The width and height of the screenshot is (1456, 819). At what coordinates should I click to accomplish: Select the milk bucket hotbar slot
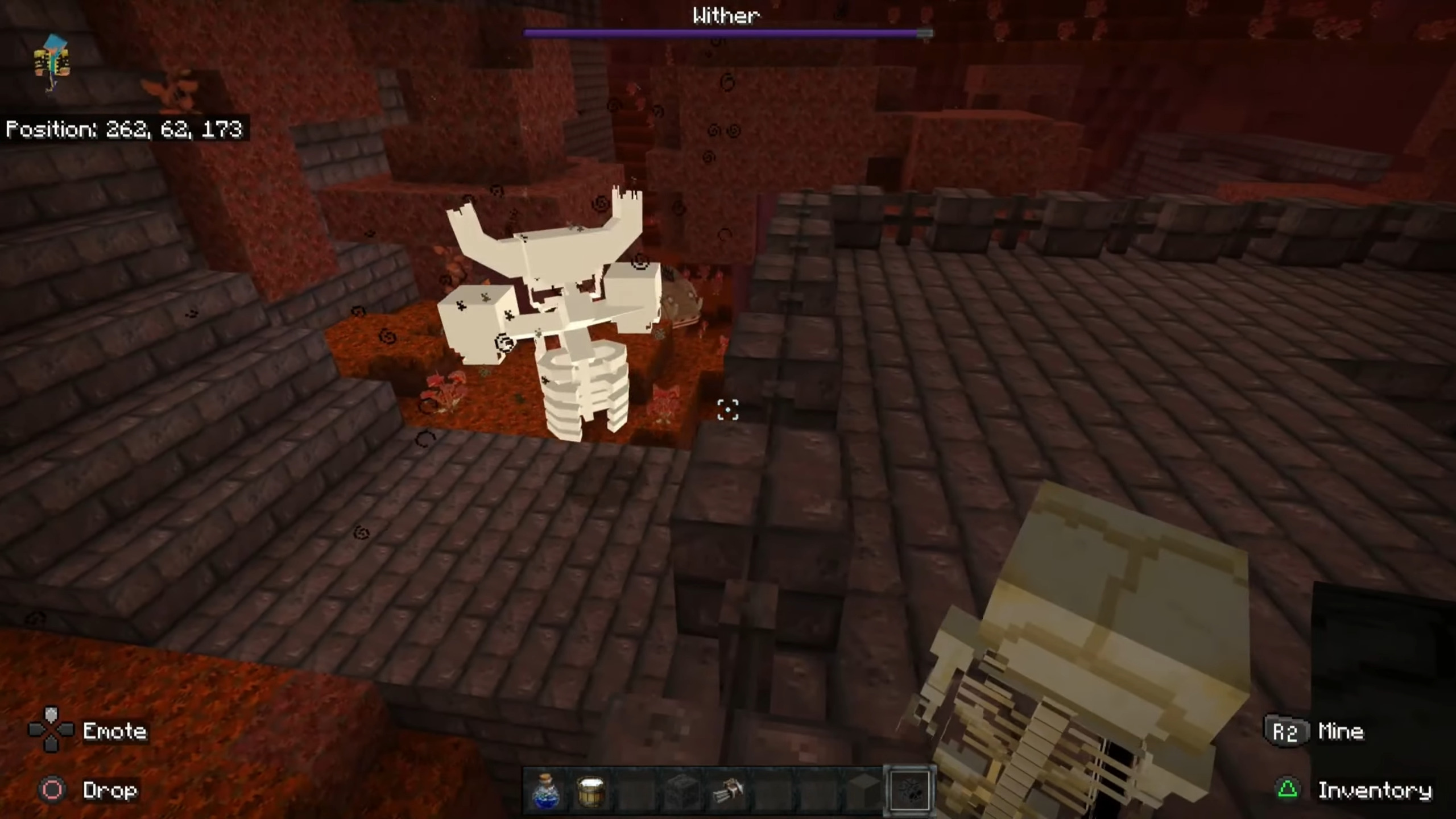point(591,791)
